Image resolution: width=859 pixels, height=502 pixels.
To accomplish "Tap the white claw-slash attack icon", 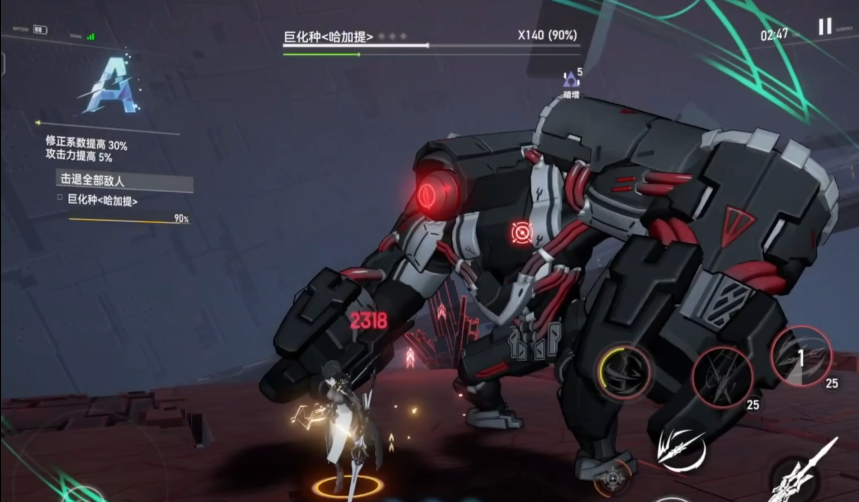I will (682, 449).
